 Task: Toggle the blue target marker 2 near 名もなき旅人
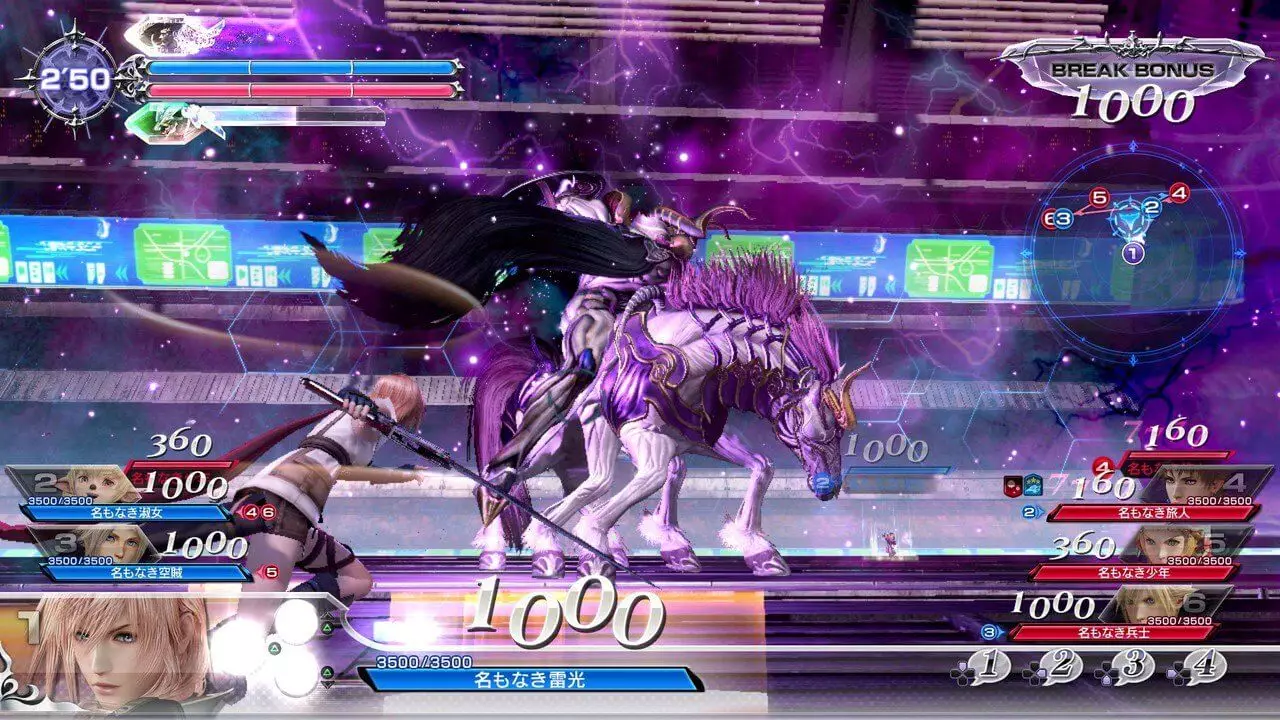click(x=1028, y=512)
